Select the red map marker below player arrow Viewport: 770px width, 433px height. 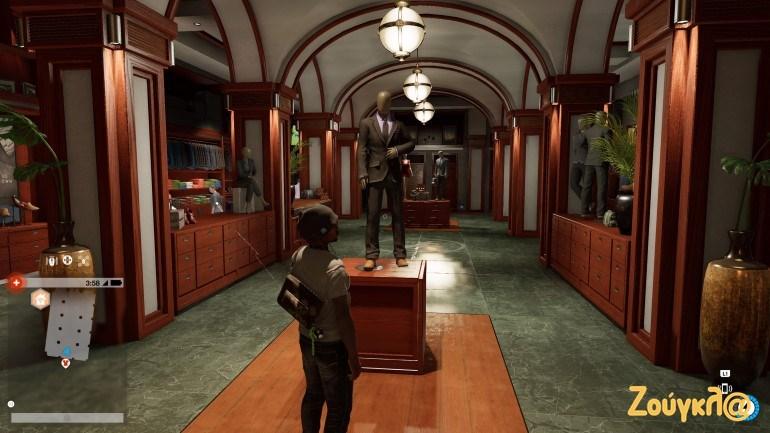point(66,362)
